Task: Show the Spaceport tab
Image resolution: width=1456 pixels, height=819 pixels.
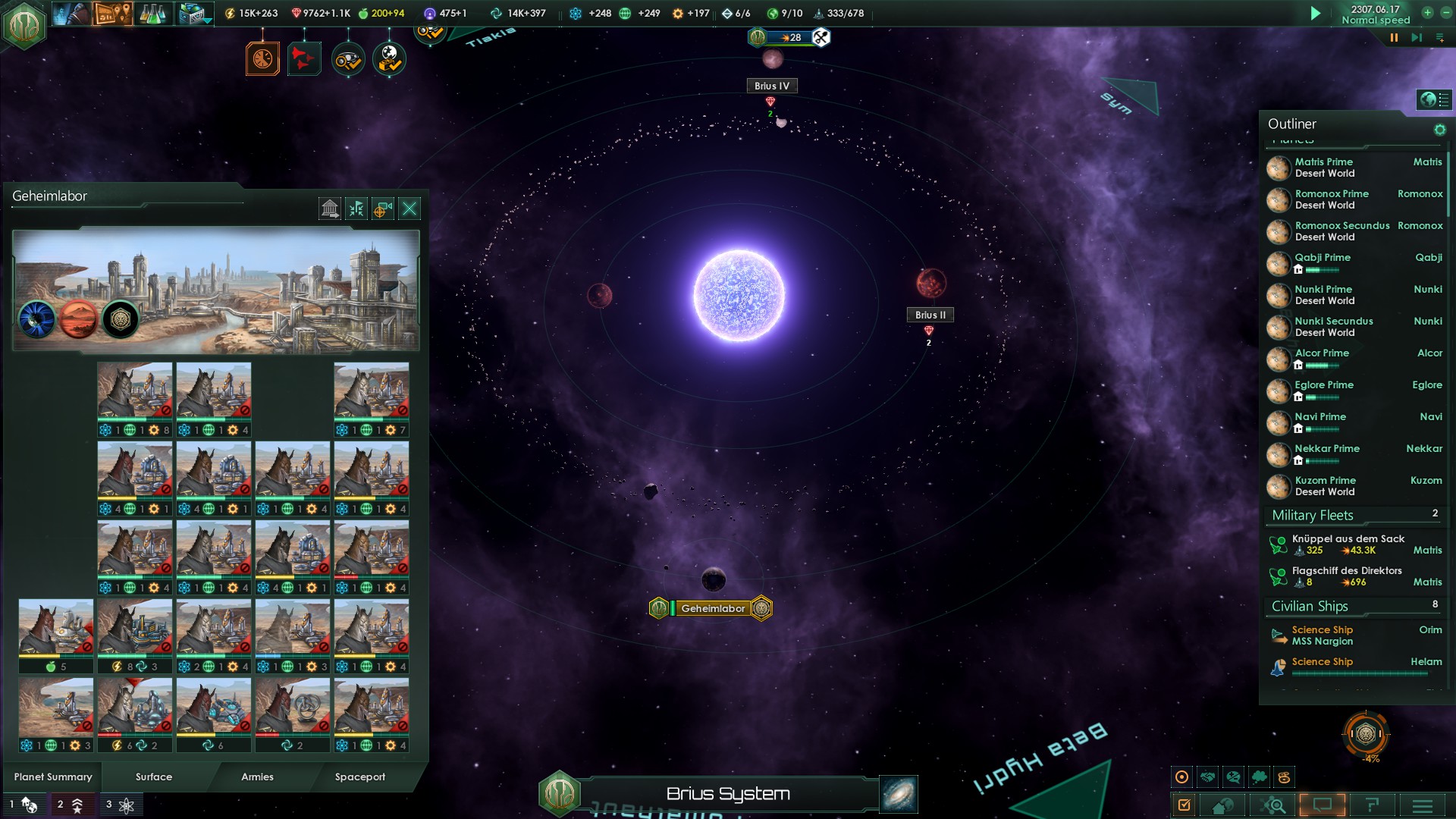Action: (360, 777)
